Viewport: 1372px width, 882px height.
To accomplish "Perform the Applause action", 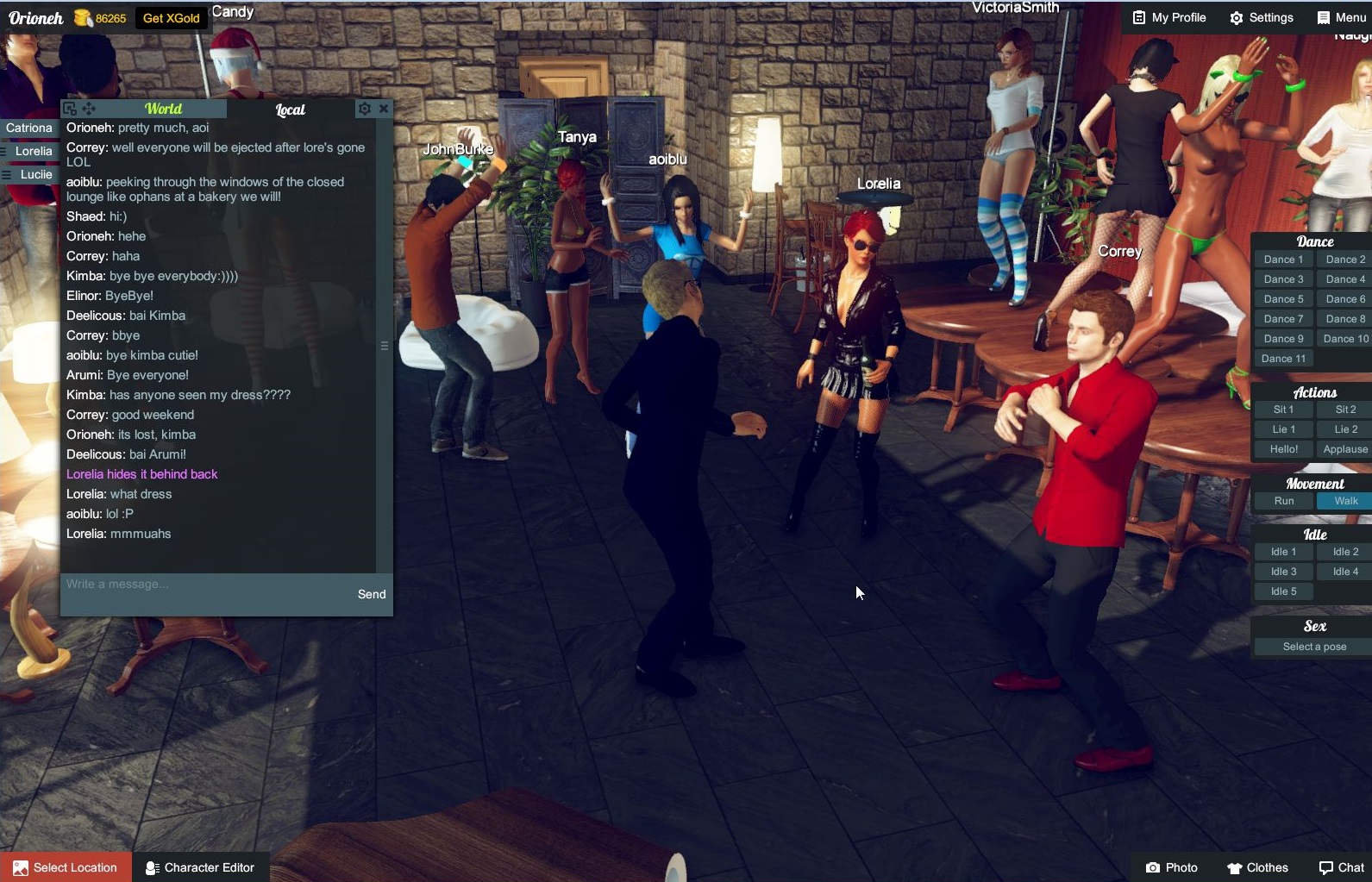I will pos(1344,449).
